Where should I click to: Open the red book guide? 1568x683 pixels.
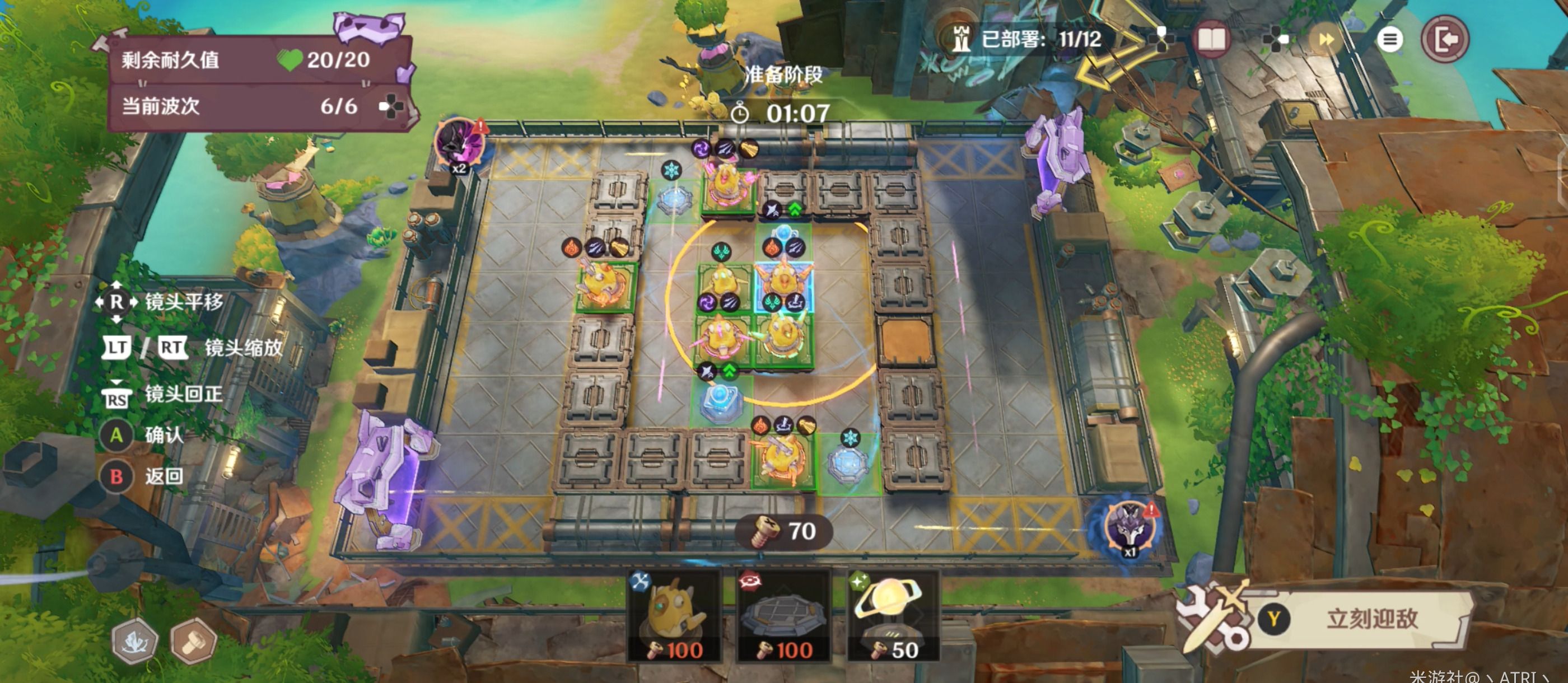(1211, 40)
